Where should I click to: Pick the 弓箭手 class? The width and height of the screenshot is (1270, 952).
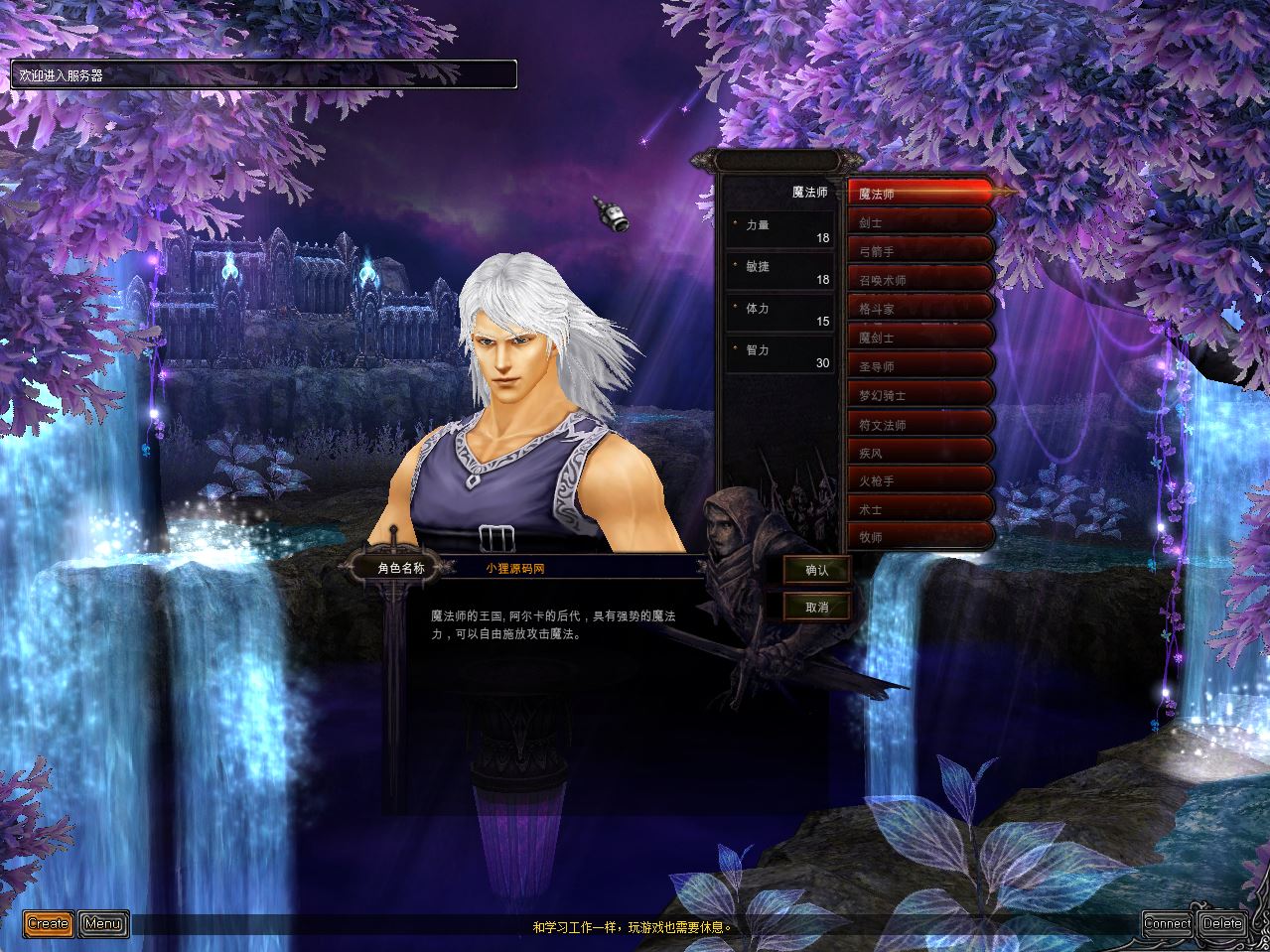(918, 251)
